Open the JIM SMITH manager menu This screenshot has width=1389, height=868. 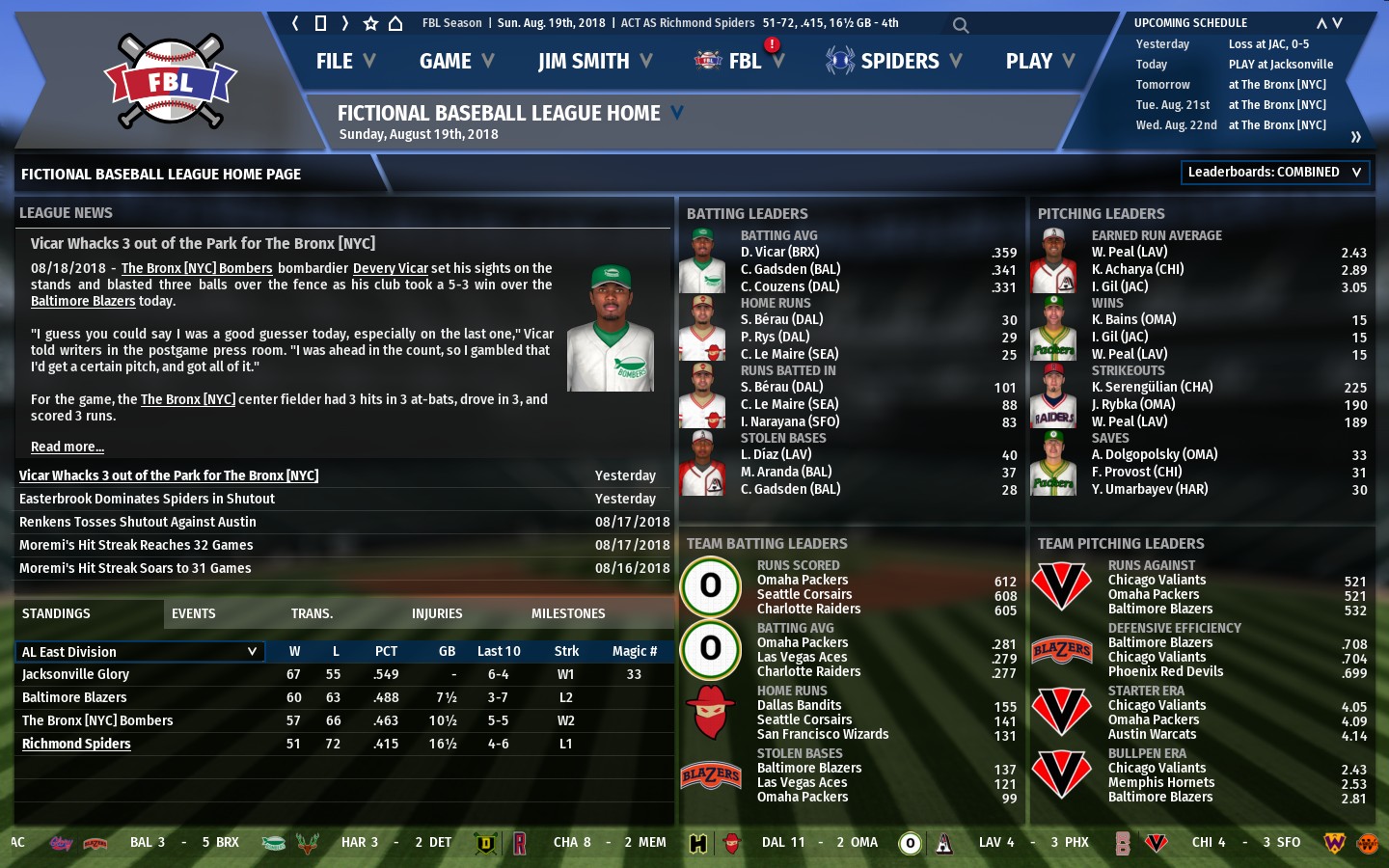pos(594,62)
